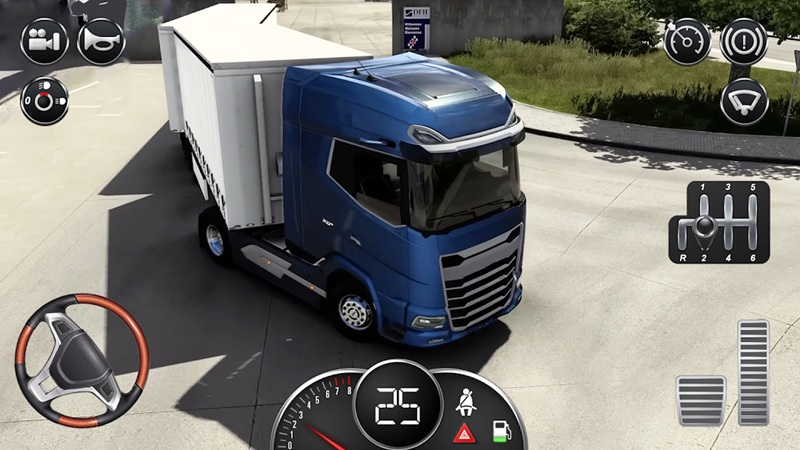Engage the parking brake button
Image resolution: width=800 pixels, height=450 pixels.
click(744, 42)
